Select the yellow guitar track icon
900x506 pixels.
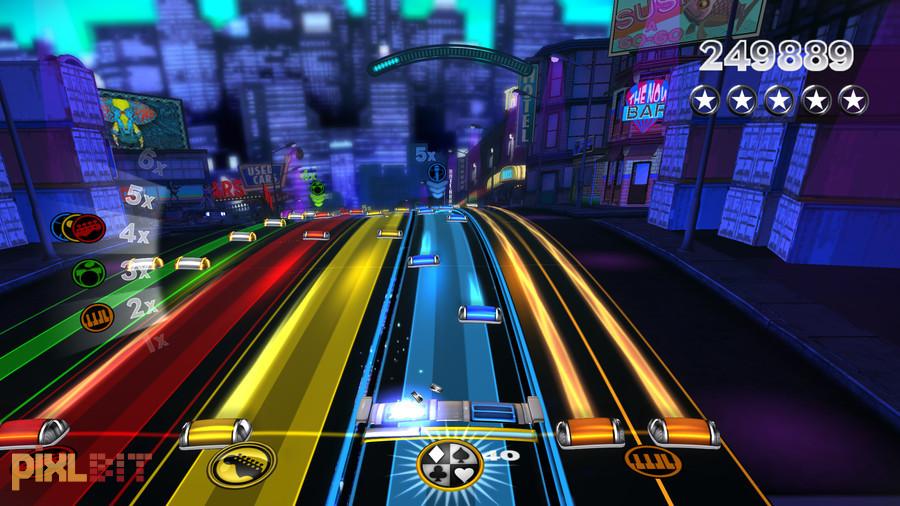241,463
